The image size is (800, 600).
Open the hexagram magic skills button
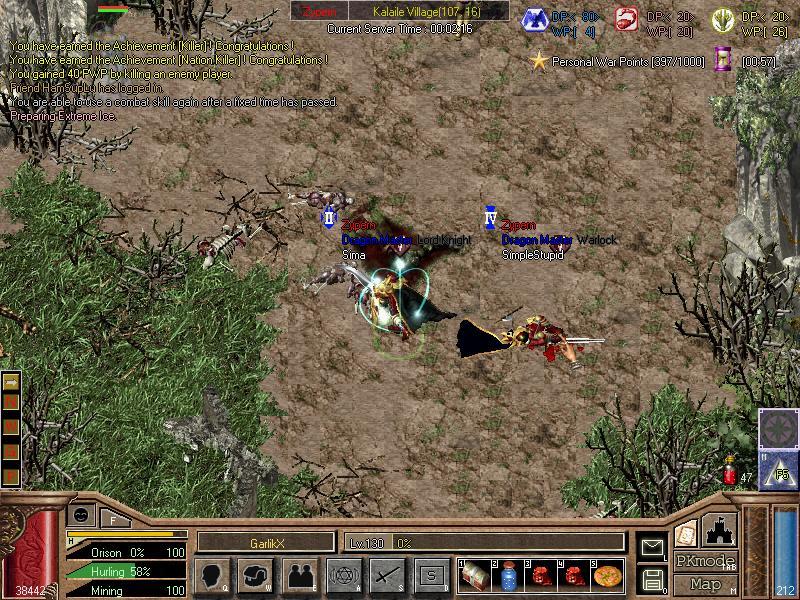[343, 575]
